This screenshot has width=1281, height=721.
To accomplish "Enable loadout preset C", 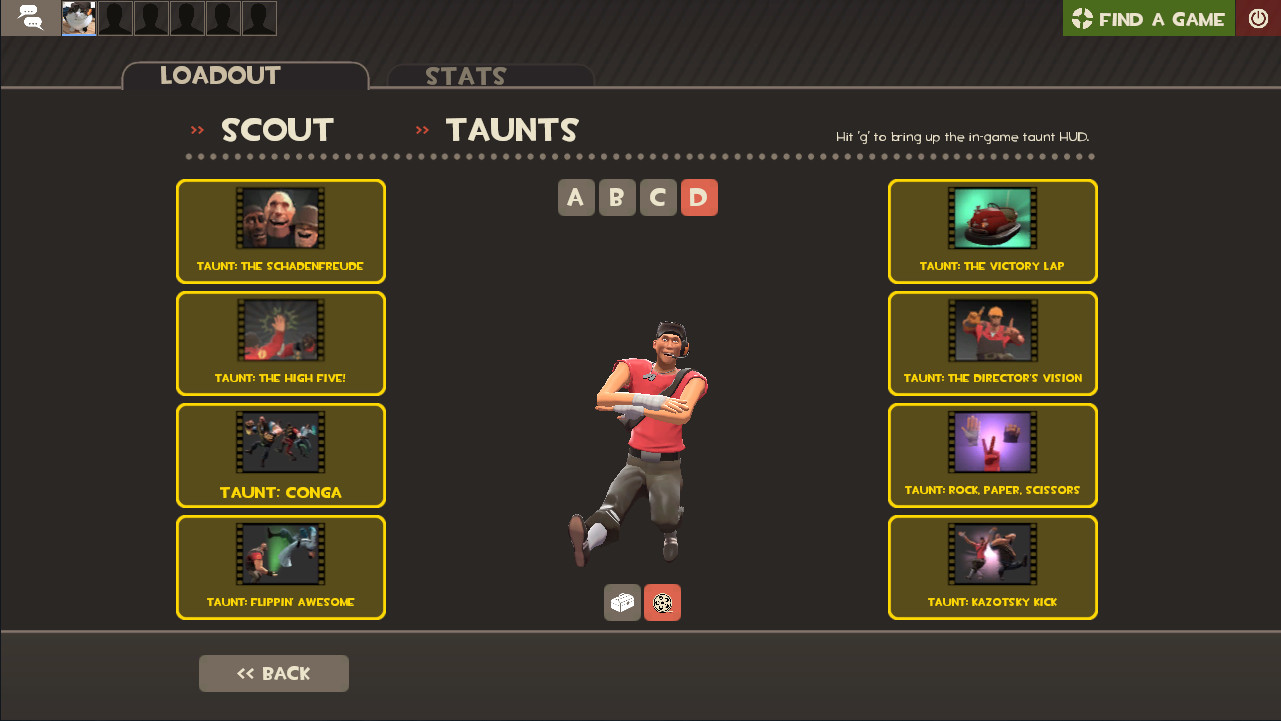I will coord(658,197).
